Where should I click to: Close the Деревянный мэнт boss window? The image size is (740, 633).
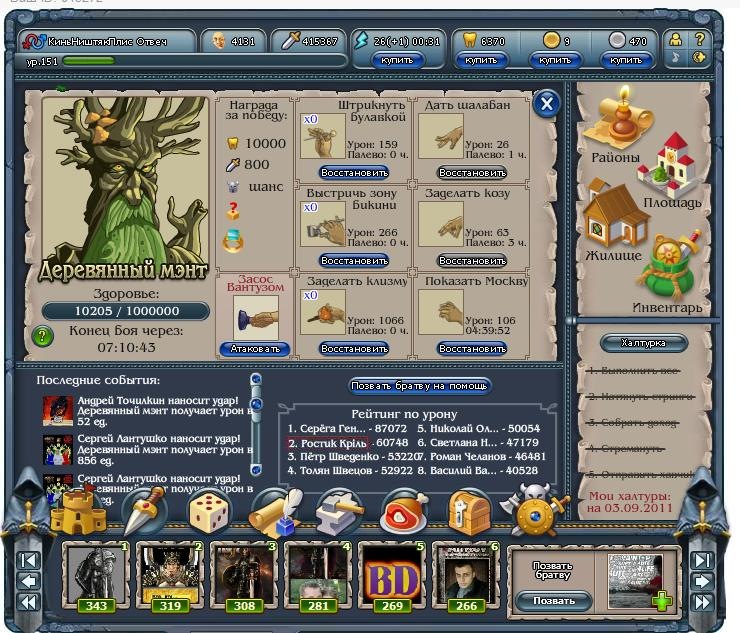point(546,104)
